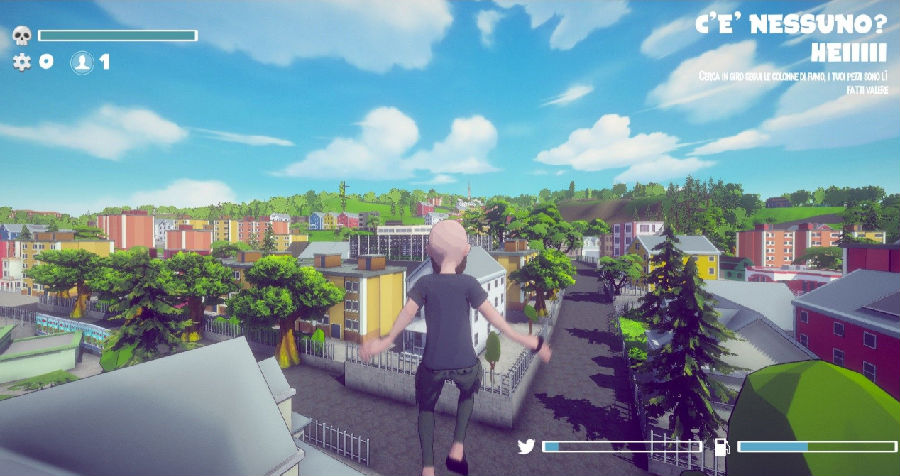
Task: Select the fuel pump icon
Action: click(x=720, y=446)
